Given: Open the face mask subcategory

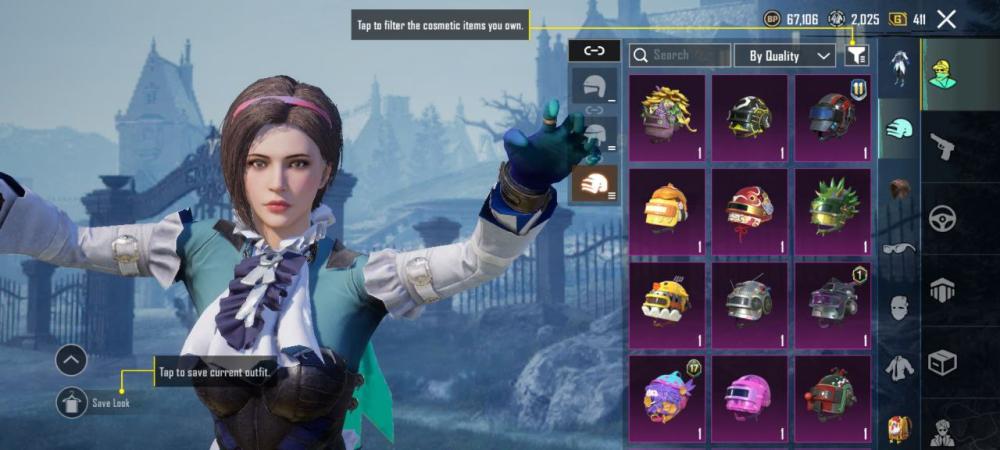Looking at the screenshot, I should (x=899, y=308).
